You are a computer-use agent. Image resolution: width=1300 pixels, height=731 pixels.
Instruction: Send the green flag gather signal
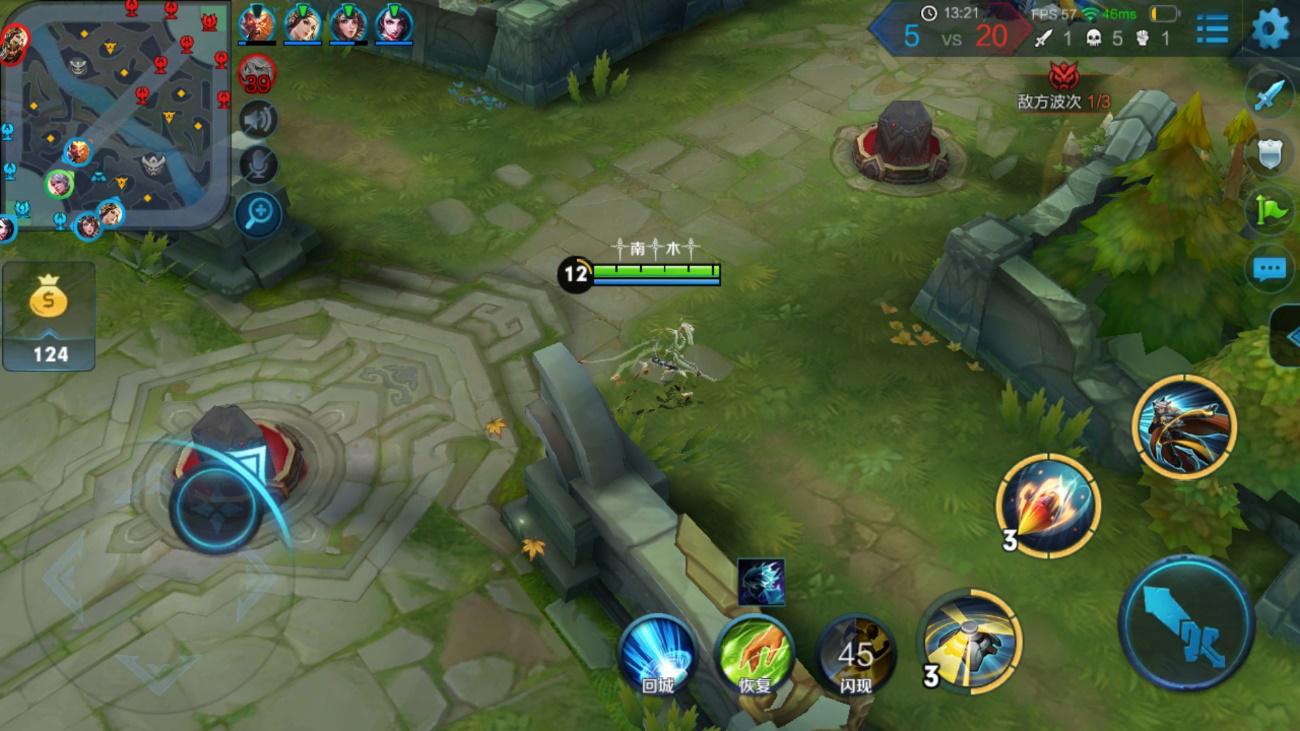(x=1269, y=211)
